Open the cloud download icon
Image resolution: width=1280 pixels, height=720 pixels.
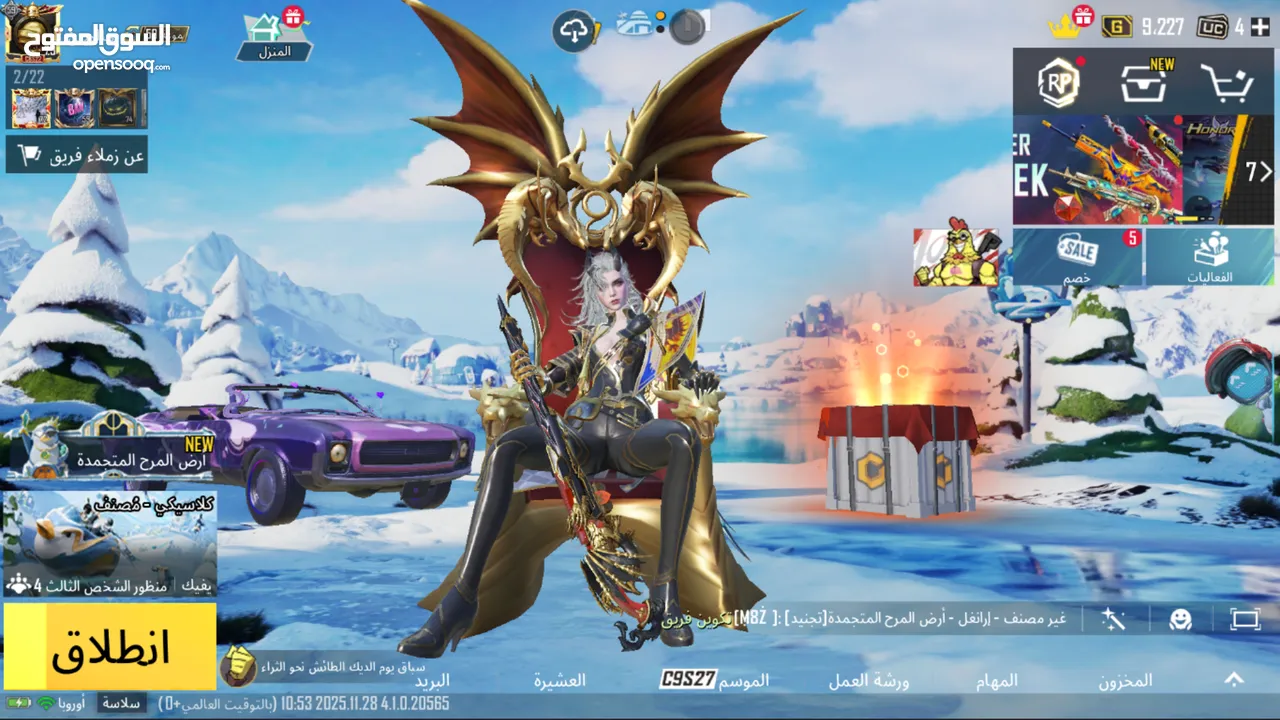(574, 31)
